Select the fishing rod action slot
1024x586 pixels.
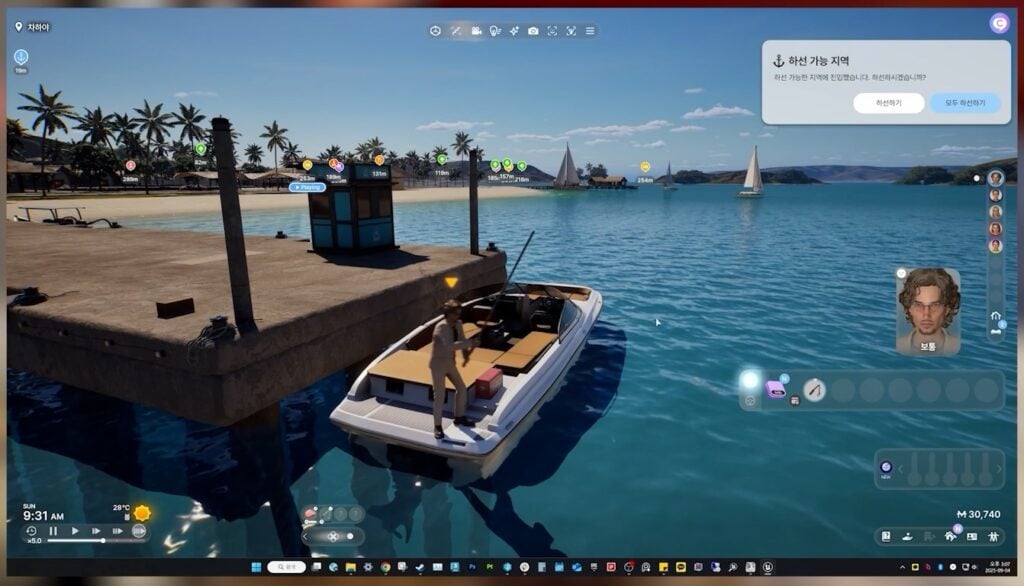[815, 390]
